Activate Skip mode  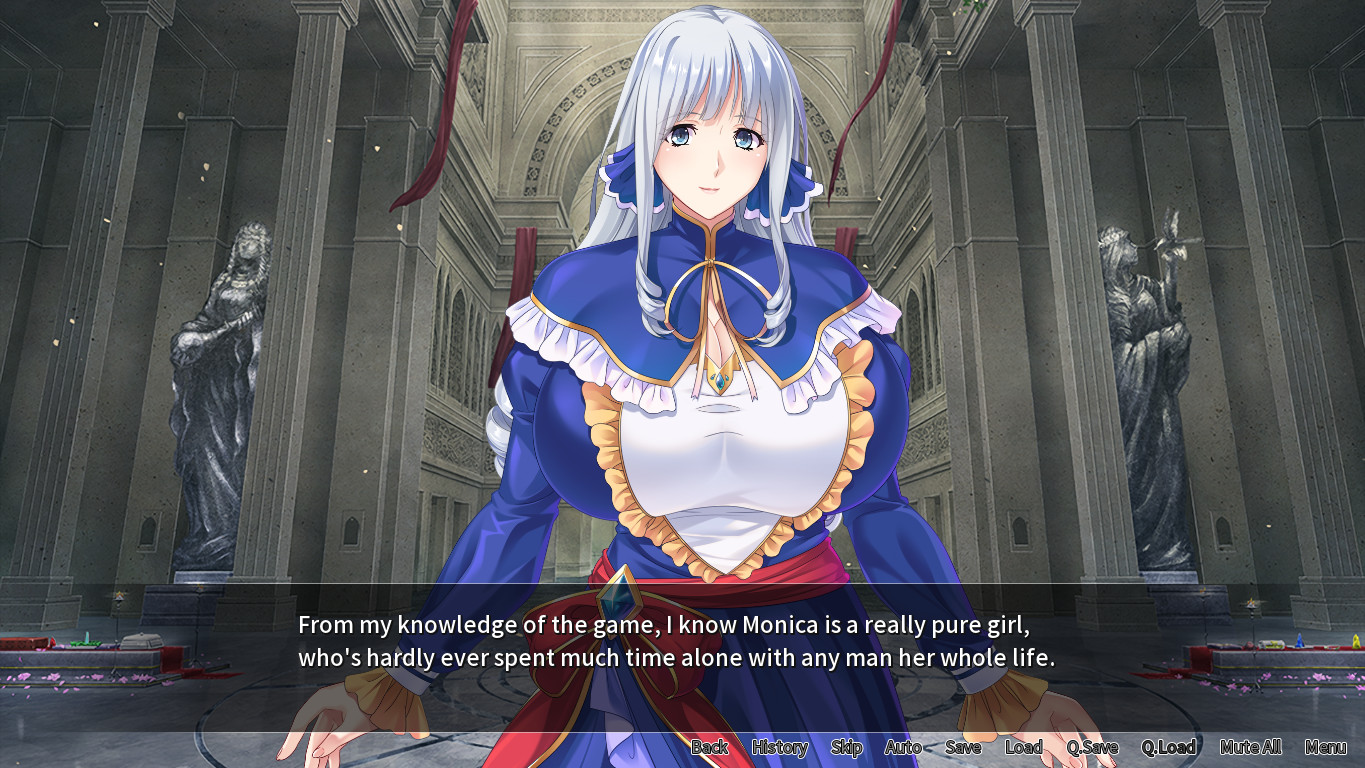pyautogui.click(x=846, y=747)
